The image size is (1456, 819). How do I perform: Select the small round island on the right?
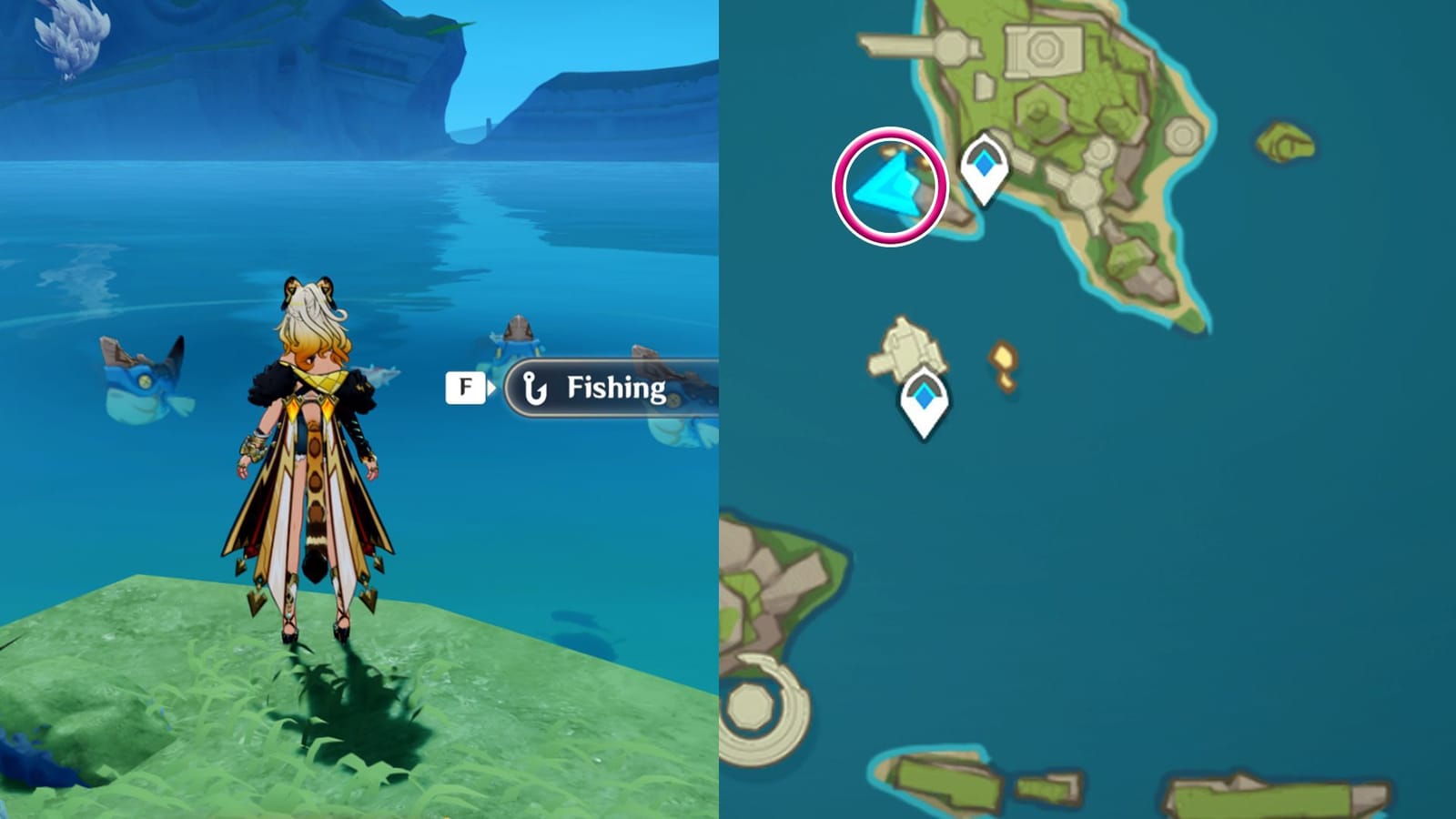pos(1285,141)
